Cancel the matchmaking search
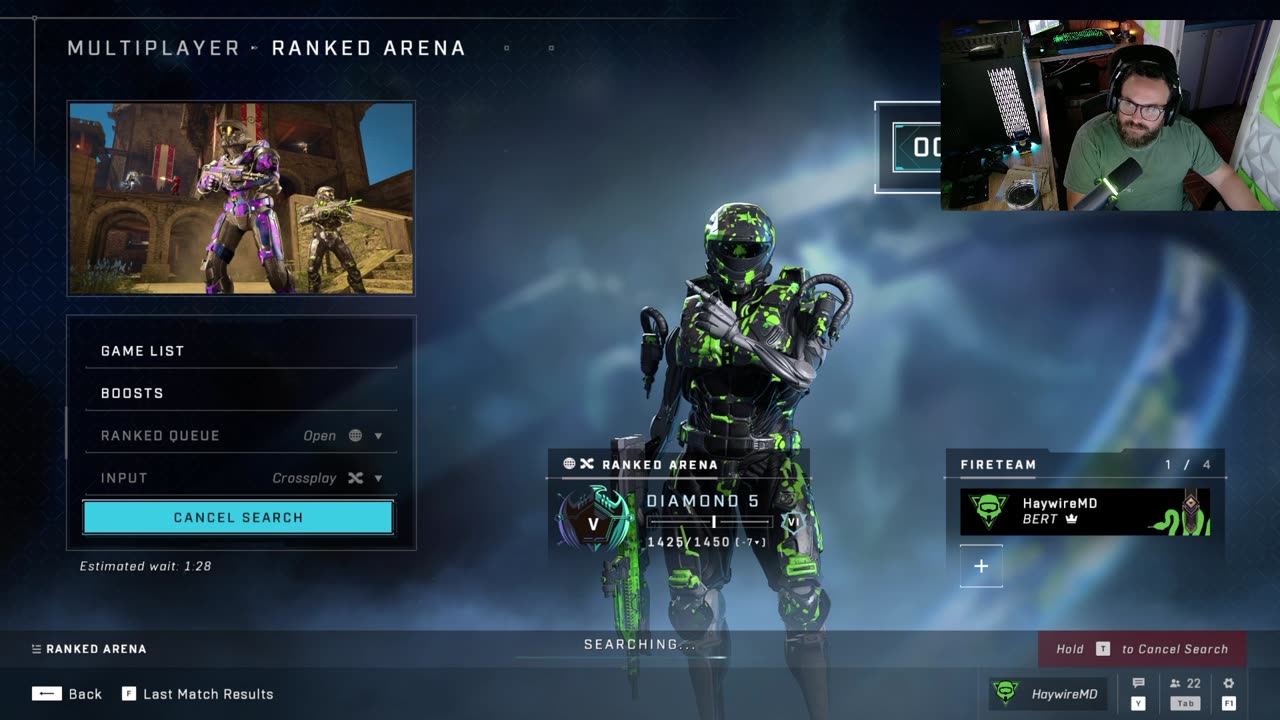 click(238, 517)
